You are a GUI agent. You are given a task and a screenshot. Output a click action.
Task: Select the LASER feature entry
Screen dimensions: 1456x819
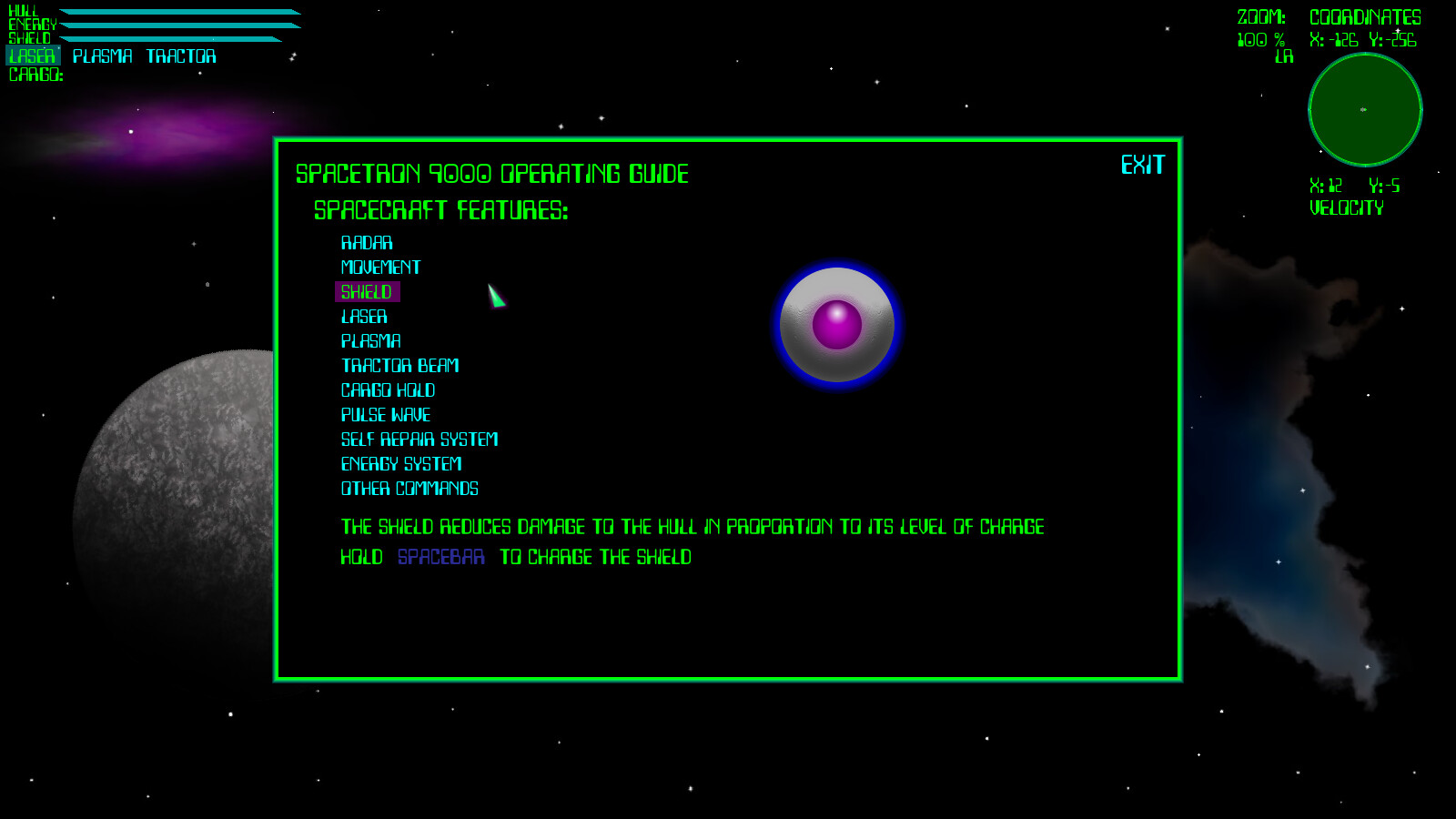(x=364, y=317)
